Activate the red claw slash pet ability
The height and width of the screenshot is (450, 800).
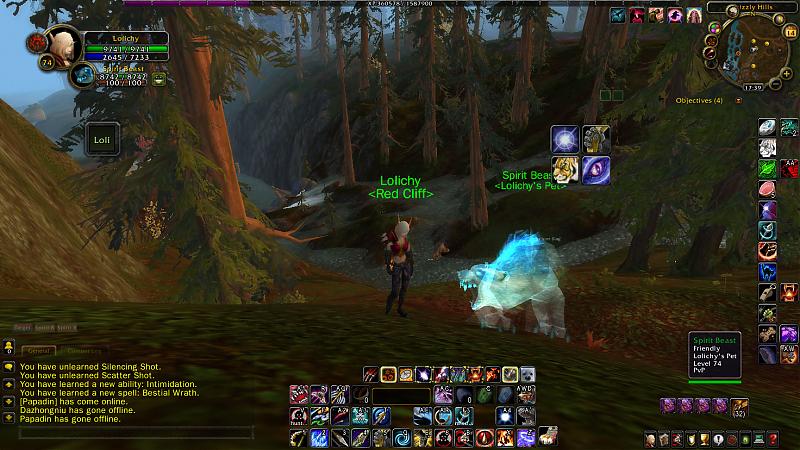tap(372, 374)
